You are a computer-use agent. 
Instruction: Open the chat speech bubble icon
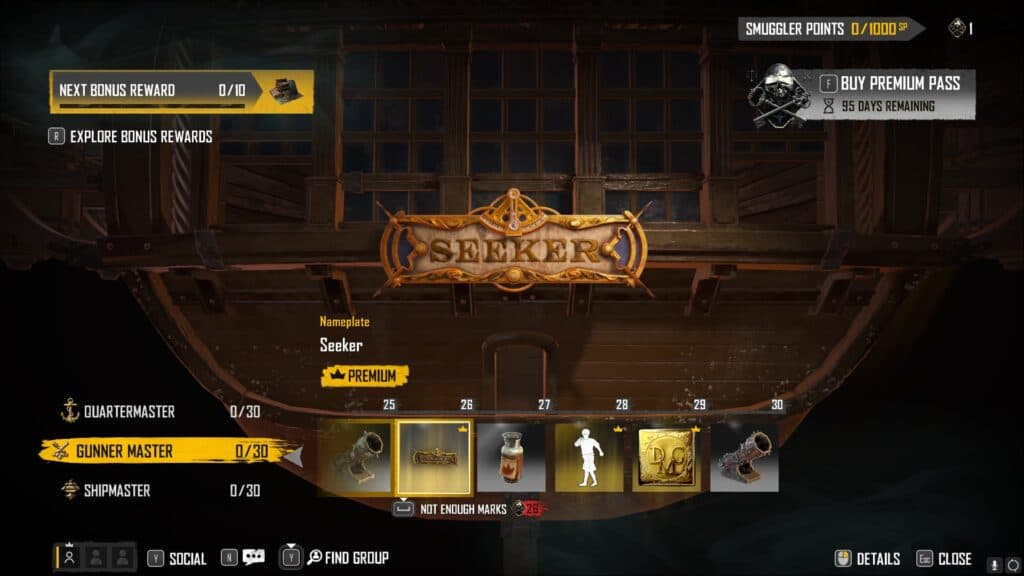tap(253, 558)
